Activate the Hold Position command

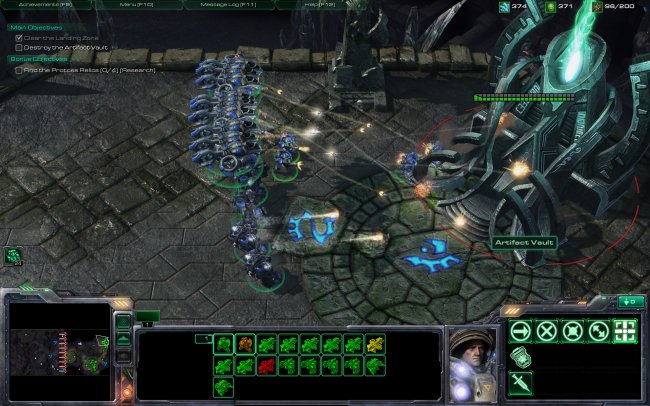[x=572, y=331]
